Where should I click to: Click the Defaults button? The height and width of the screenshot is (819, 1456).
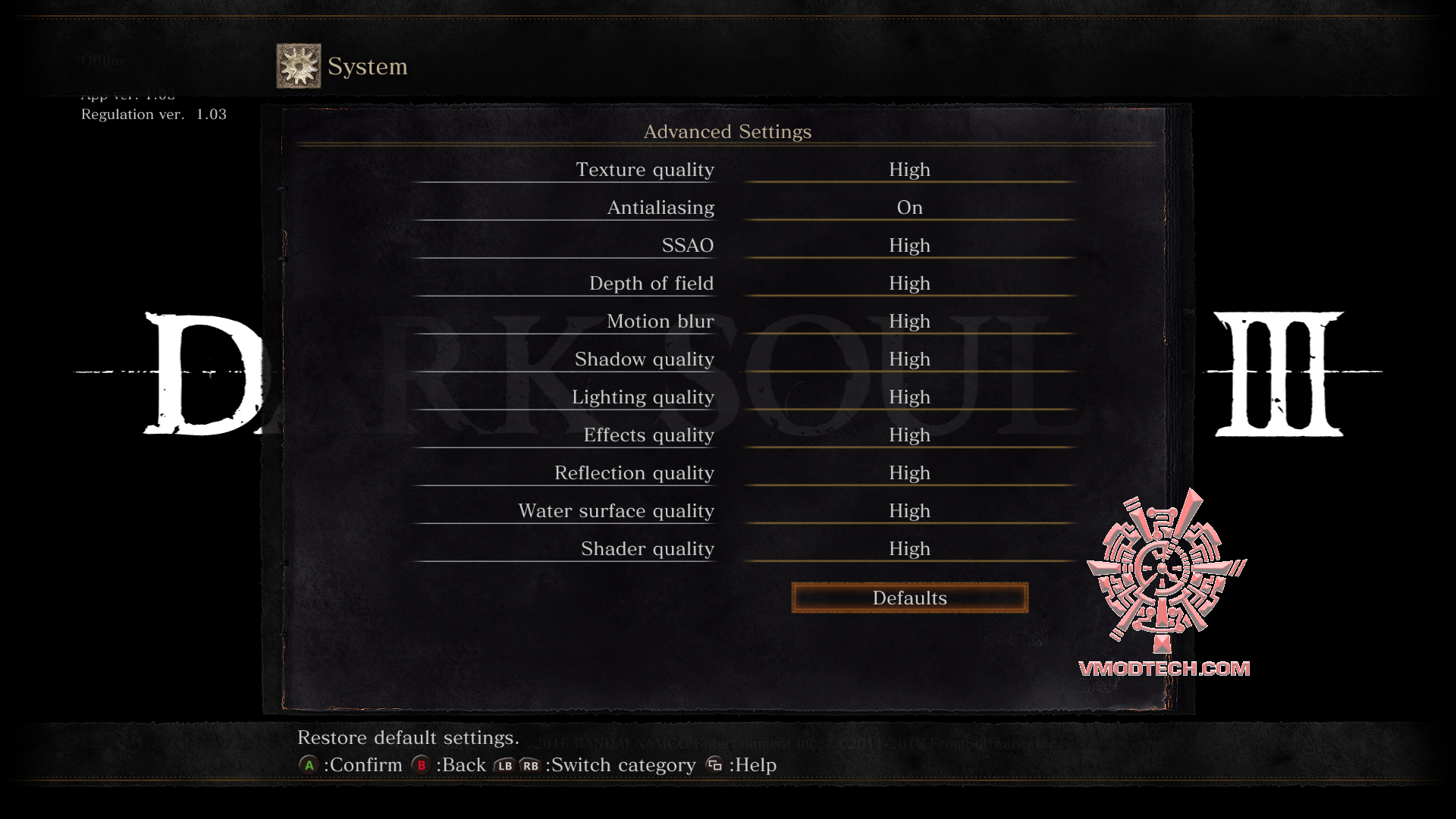(x=909, y=598)
